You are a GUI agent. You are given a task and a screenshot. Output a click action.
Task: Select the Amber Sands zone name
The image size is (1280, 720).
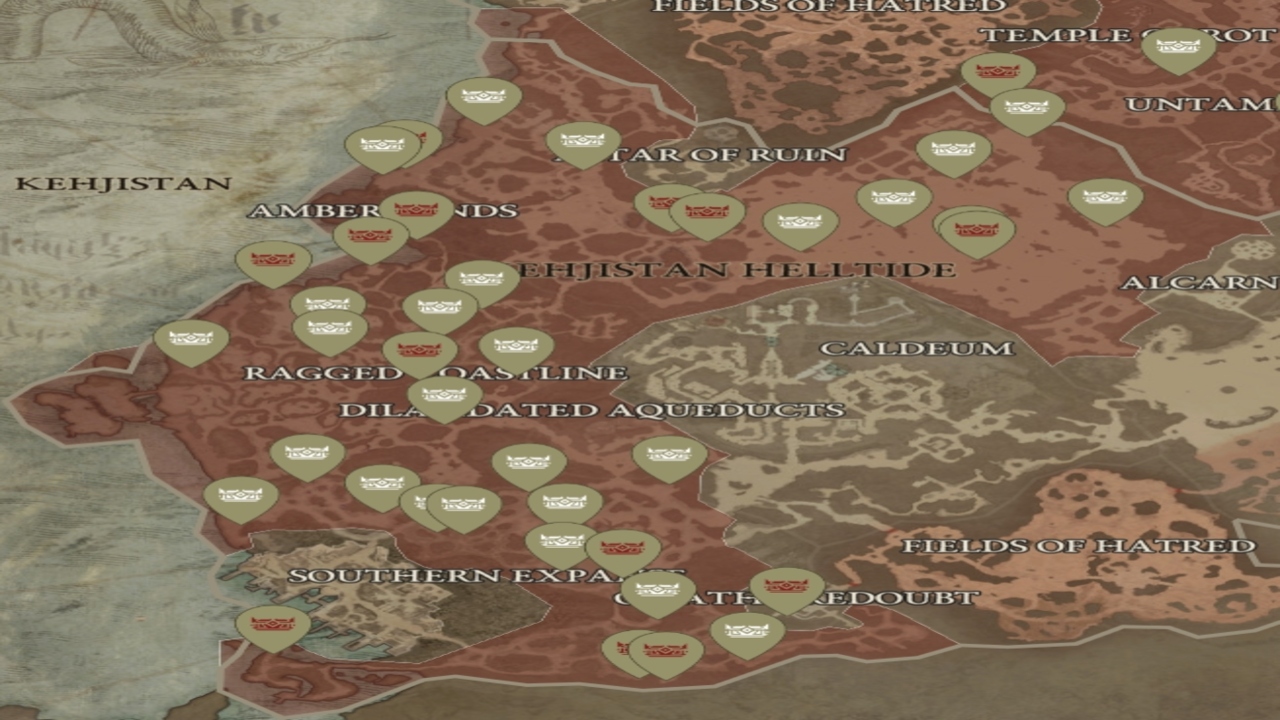(x=385, y=212)
